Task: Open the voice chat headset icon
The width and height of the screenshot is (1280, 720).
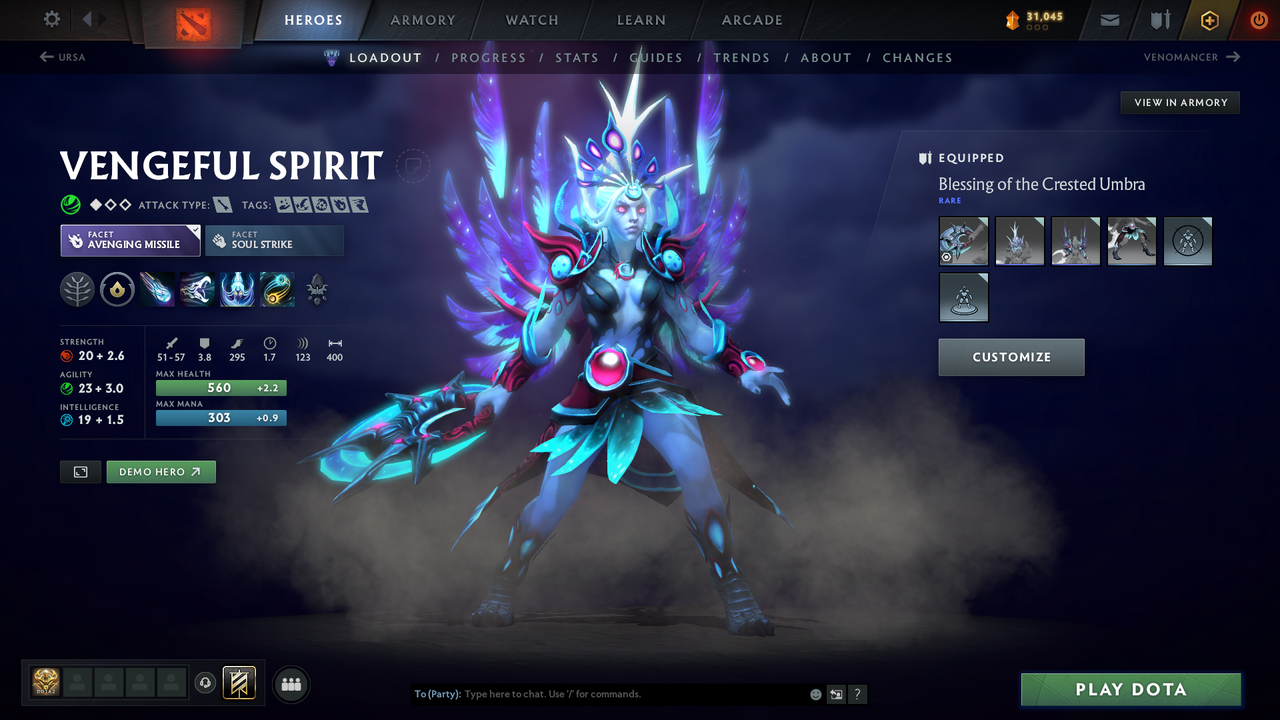Action: pyautogui.click(x=205, y=683)
